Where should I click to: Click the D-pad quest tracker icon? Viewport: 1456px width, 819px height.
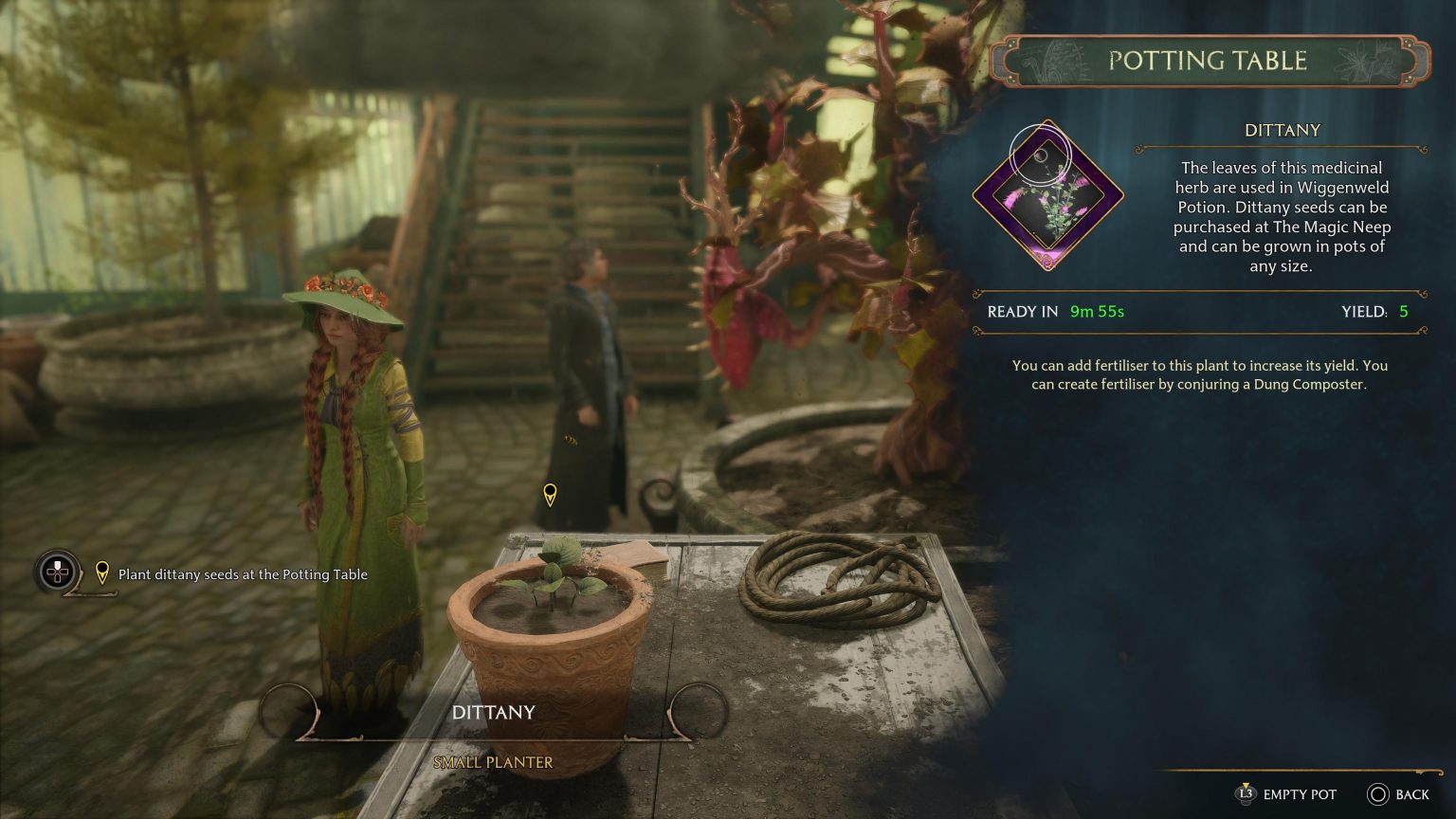coord(57,573)
